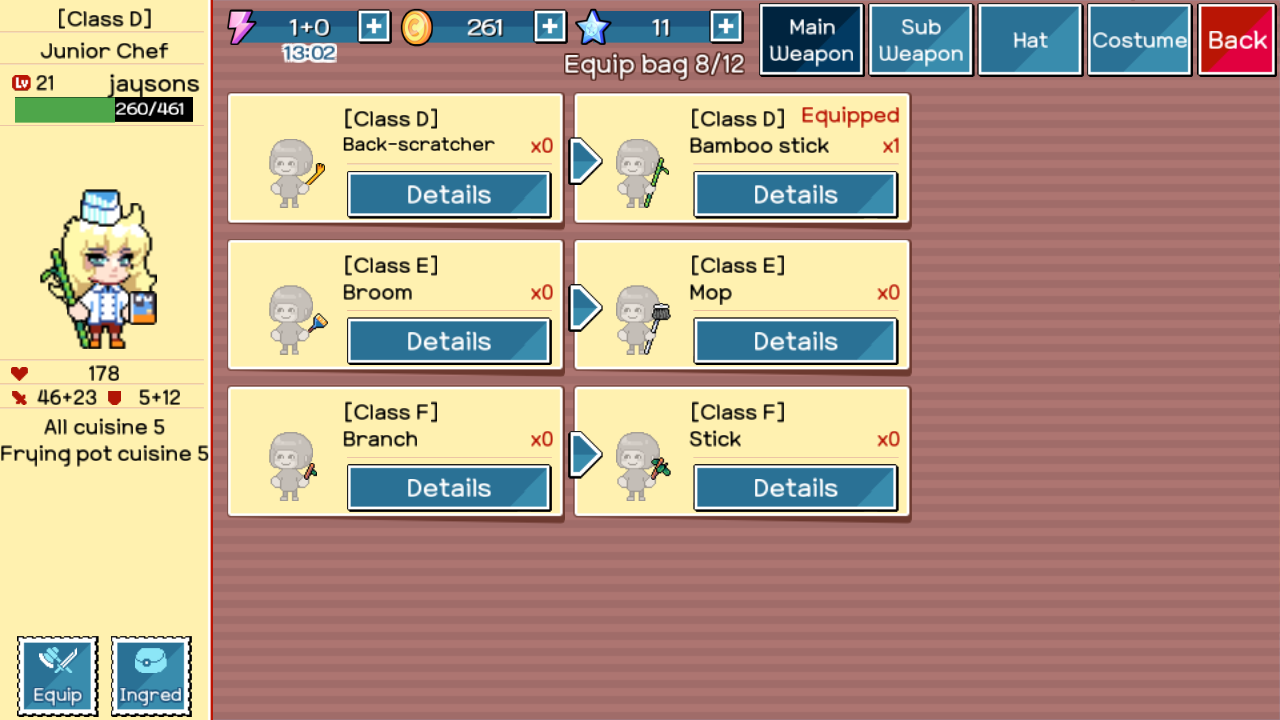Add energy with the lightning plus button
Image resolution: width=1280 pixels, height=720 pixels.
374,27
